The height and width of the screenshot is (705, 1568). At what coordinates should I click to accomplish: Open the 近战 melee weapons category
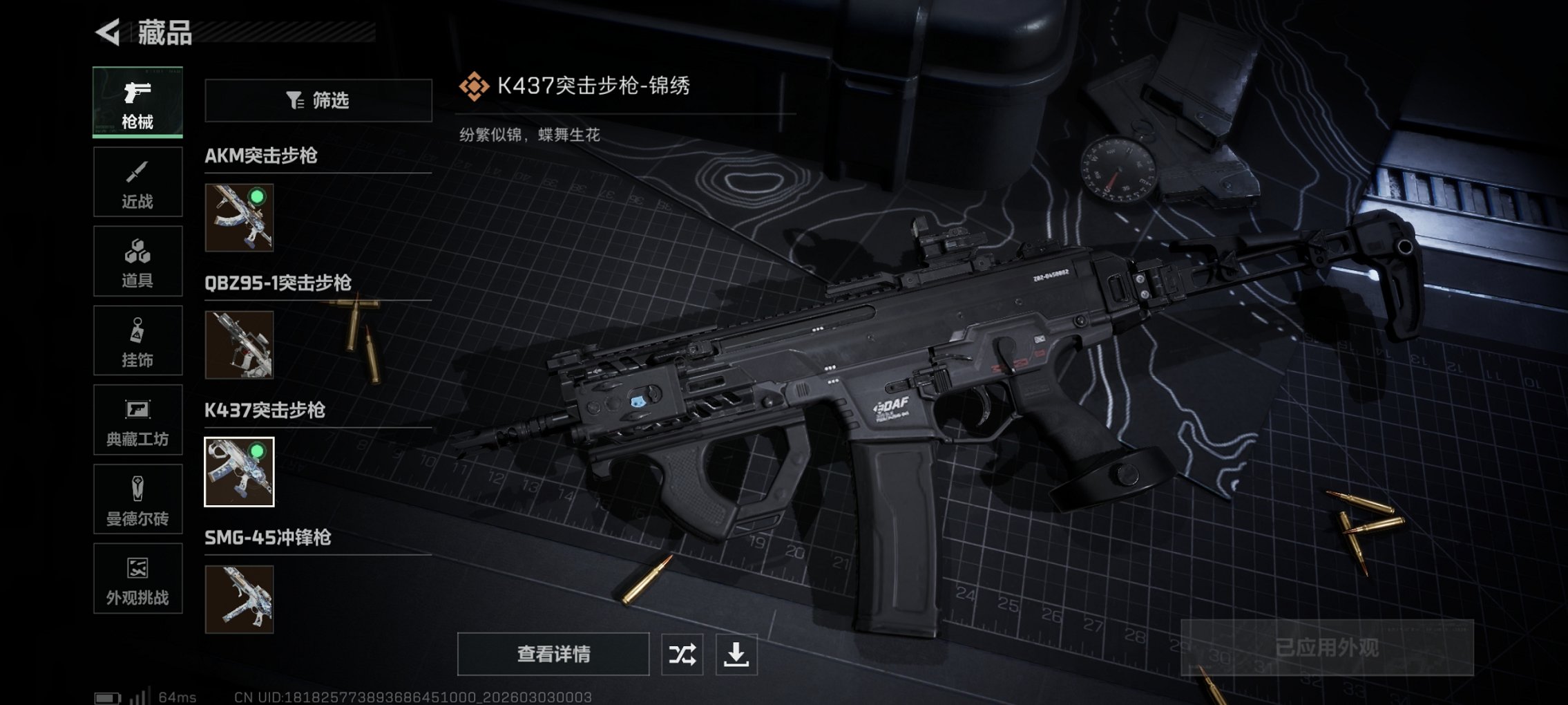137,181
